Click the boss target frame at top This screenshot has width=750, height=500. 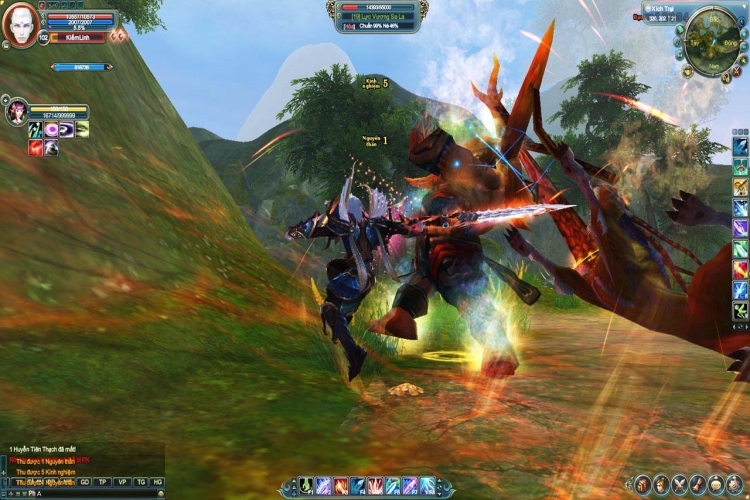(x=378, y=16)
